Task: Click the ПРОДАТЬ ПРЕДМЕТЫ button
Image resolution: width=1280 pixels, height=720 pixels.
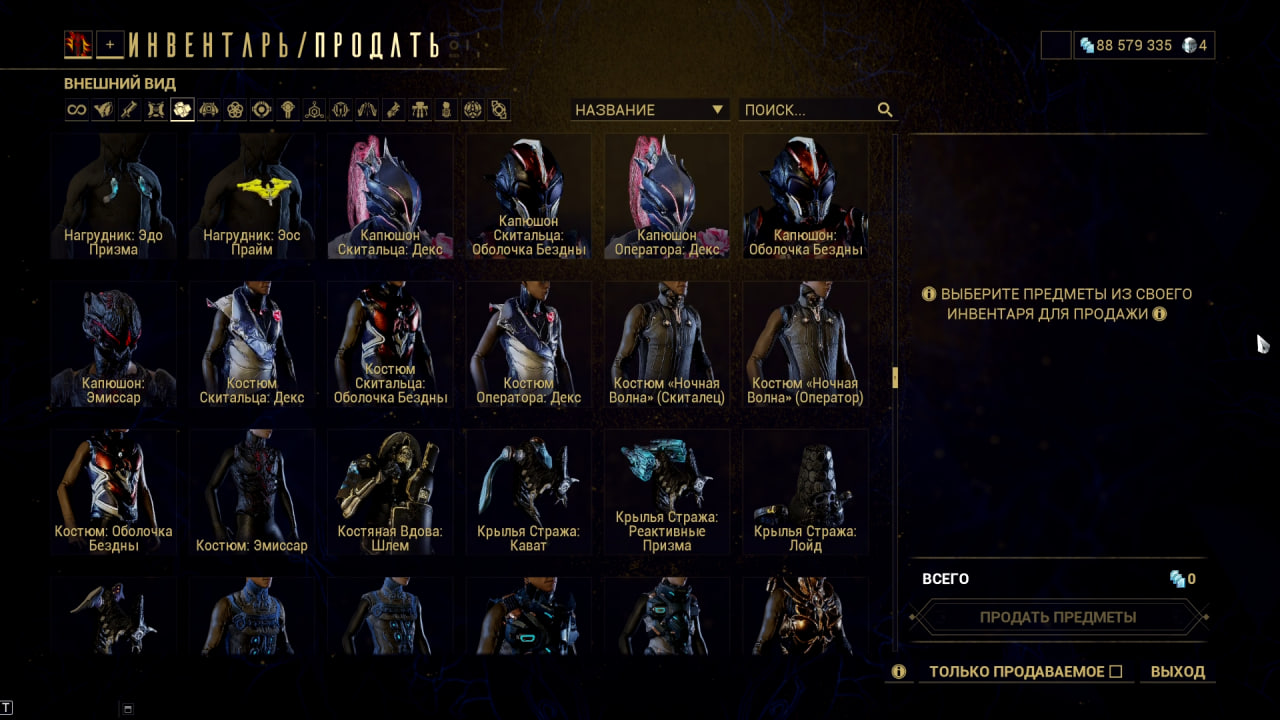Action: coord(1058,617)
